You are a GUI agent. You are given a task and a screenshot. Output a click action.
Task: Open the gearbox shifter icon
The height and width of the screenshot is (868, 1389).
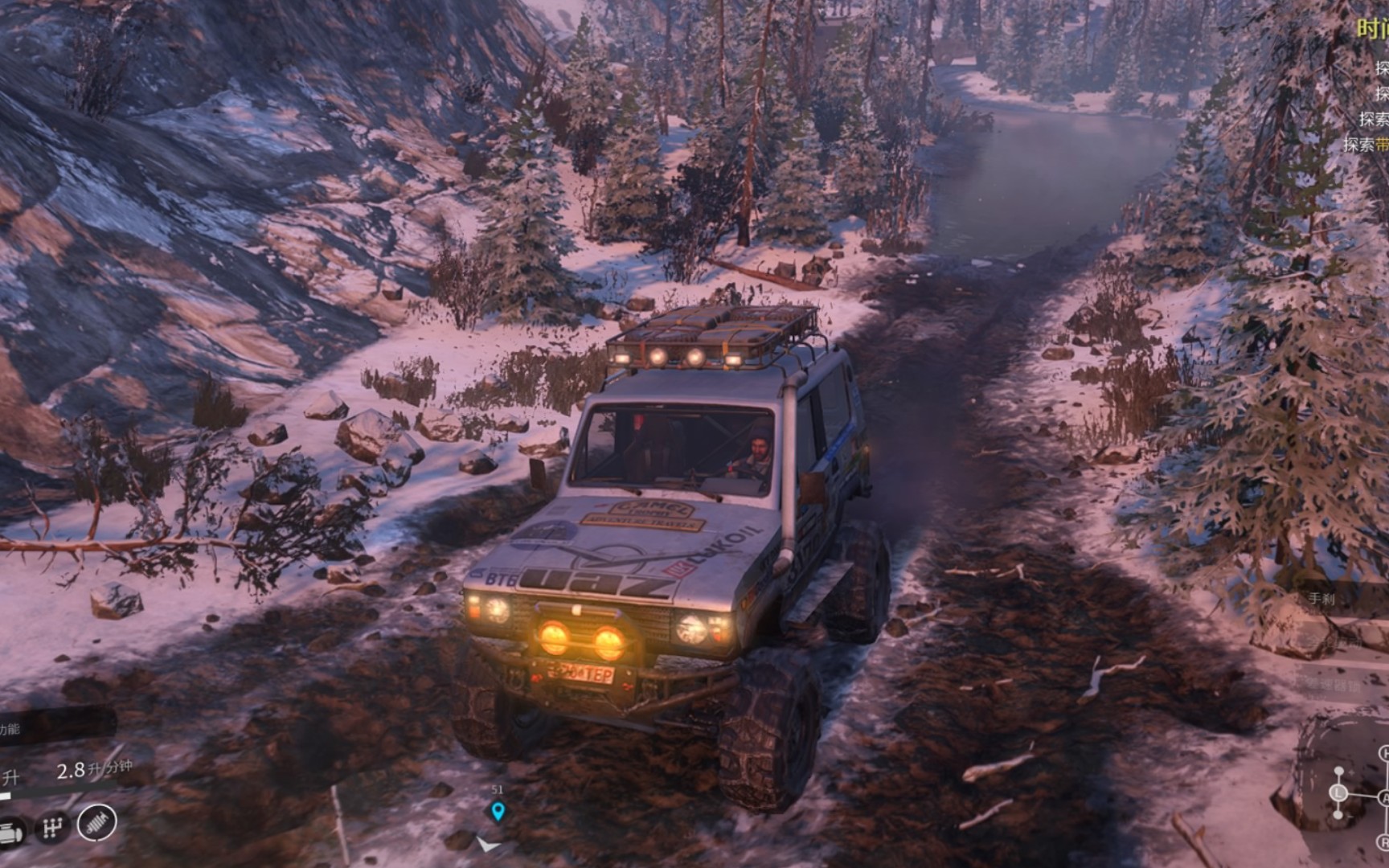53,826
